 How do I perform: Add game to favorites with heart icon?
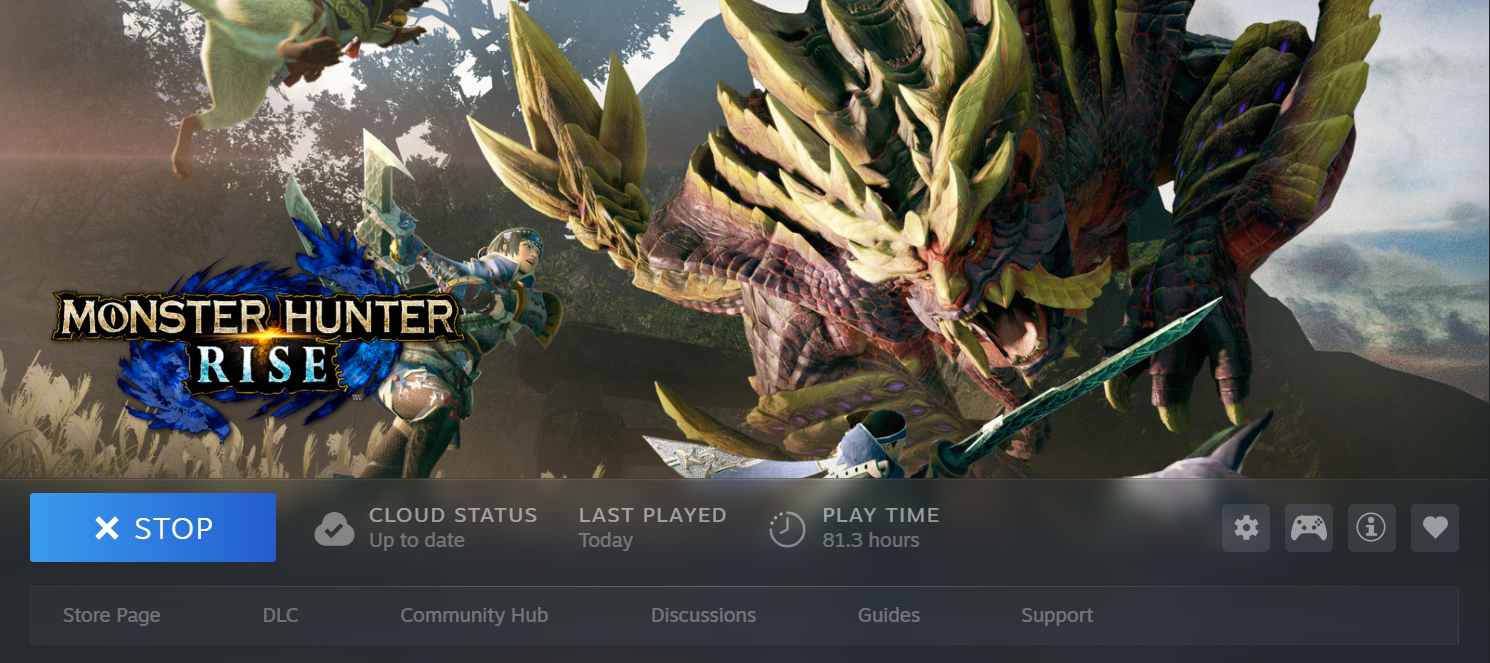pyautogui.click(x=1435, y=528)
